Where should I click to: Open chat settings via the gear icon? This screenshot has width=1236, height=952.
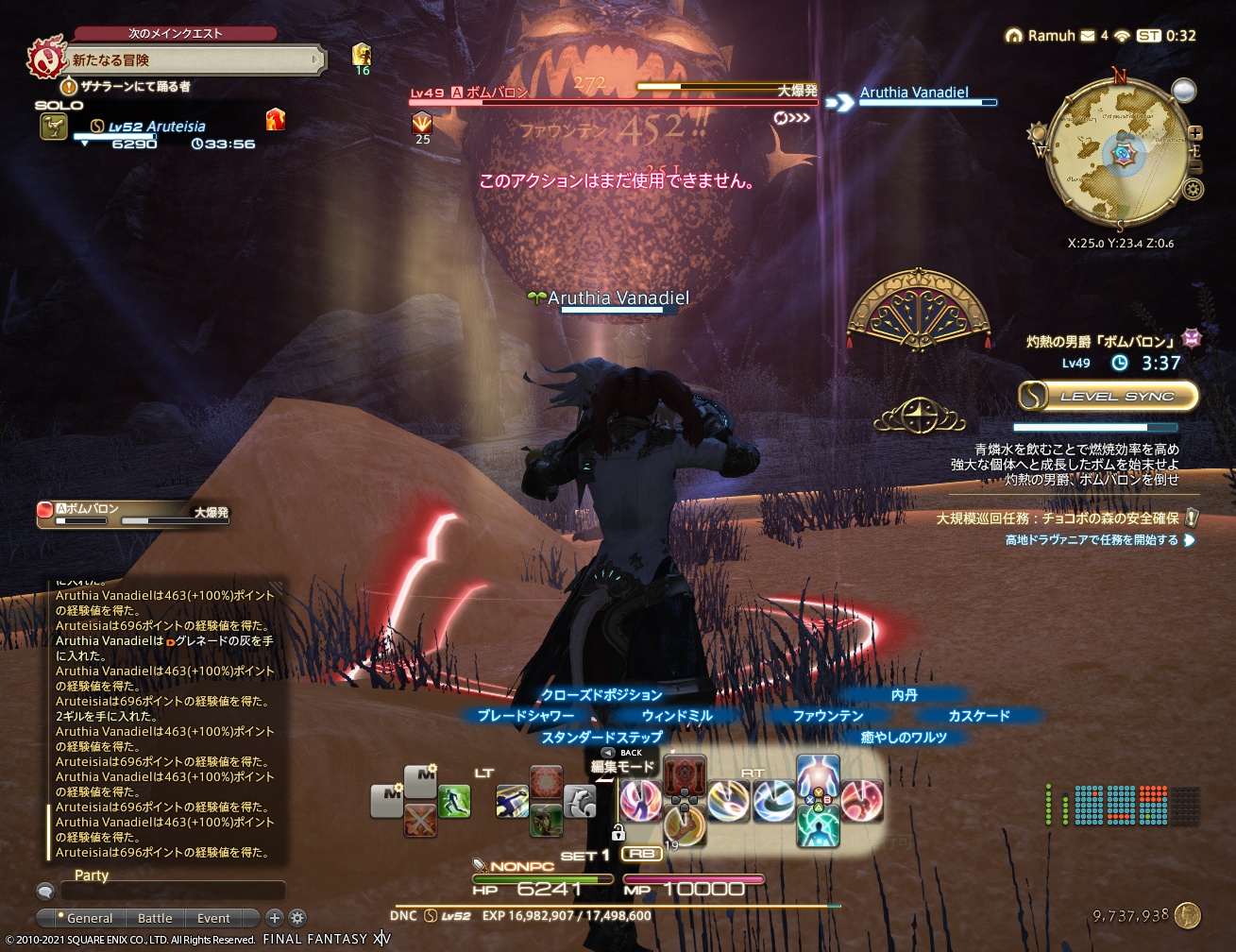pyautogui.click(x=297, y=918)
